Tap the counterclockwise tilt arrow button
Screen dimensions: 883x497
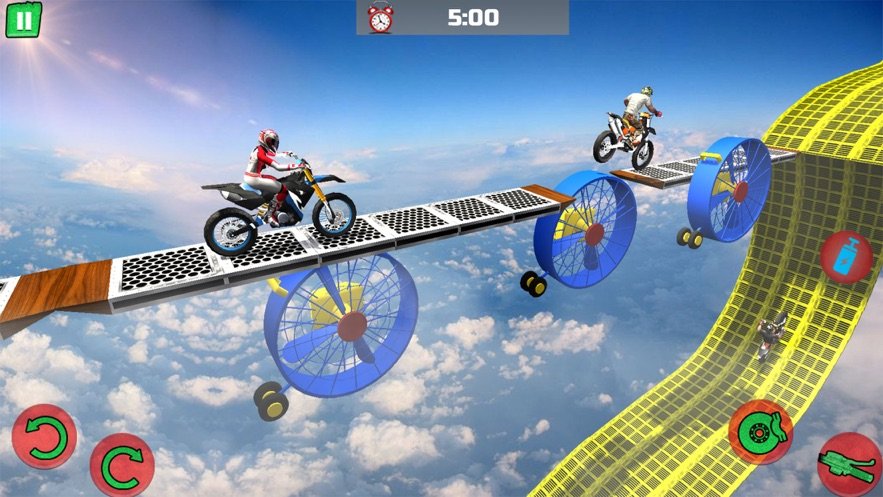pyautogui.click(x=44, y=438)
